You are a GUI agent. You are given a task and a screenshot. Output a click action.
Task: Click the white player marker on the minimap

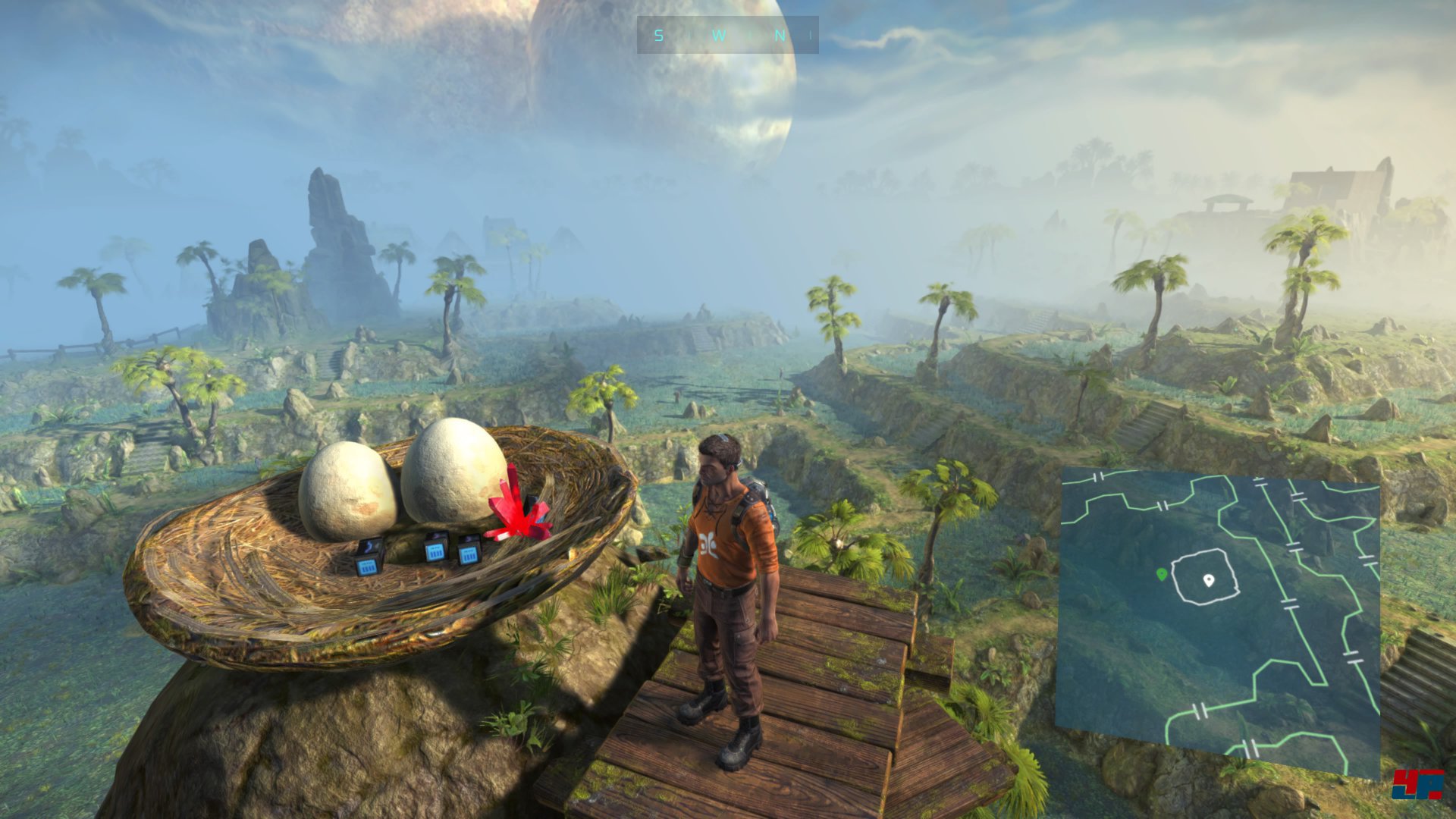1209,580
